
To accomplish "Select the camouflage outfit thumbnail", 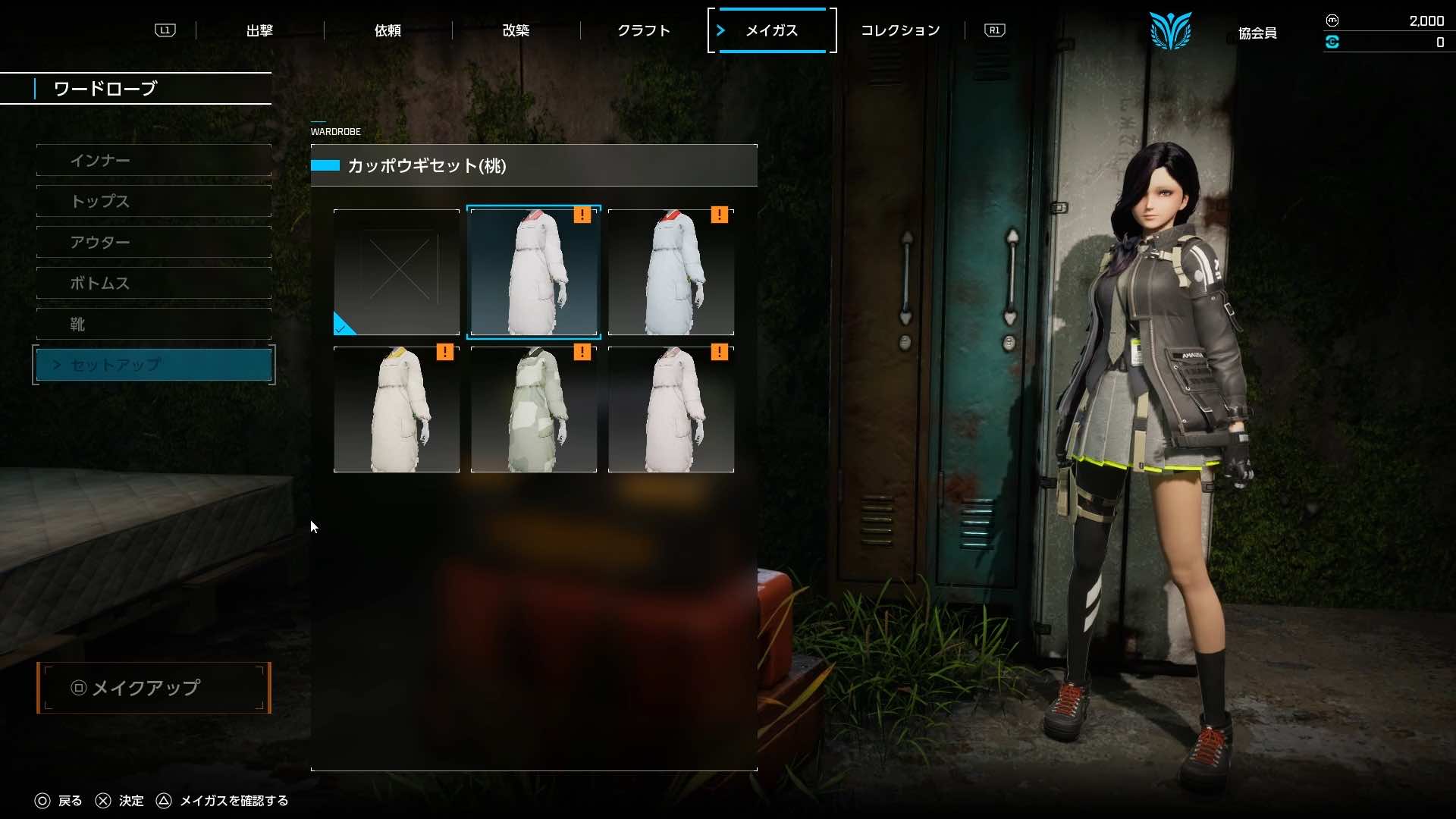I will [534, 409].
